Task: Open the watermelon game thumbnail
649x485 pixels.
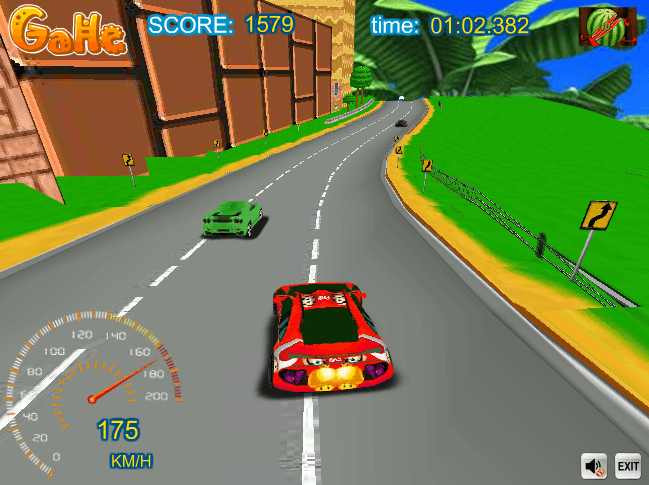Action: [608, 27]
